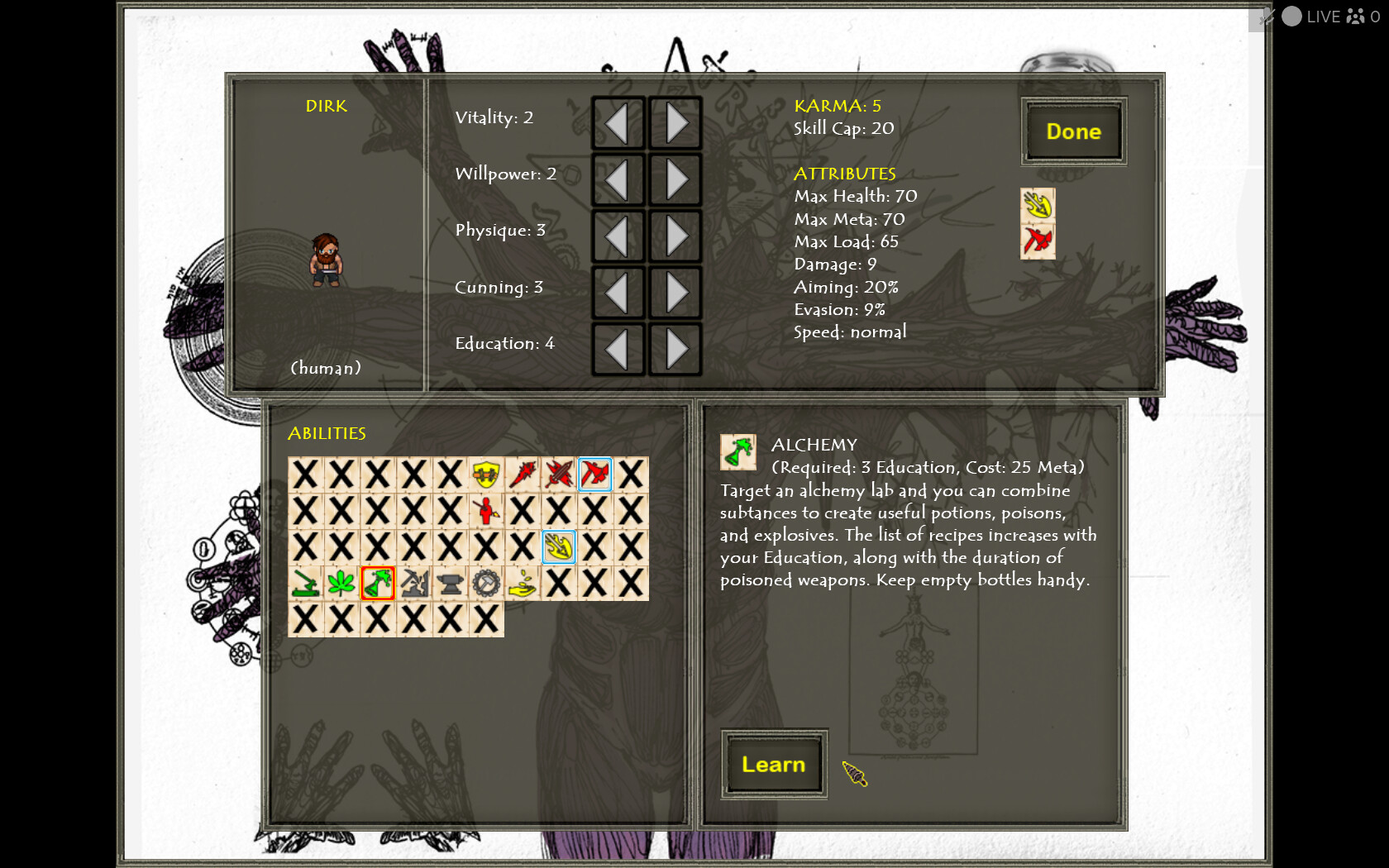Select the yellow catch-arrow learned skill icon

click(559, 547)
